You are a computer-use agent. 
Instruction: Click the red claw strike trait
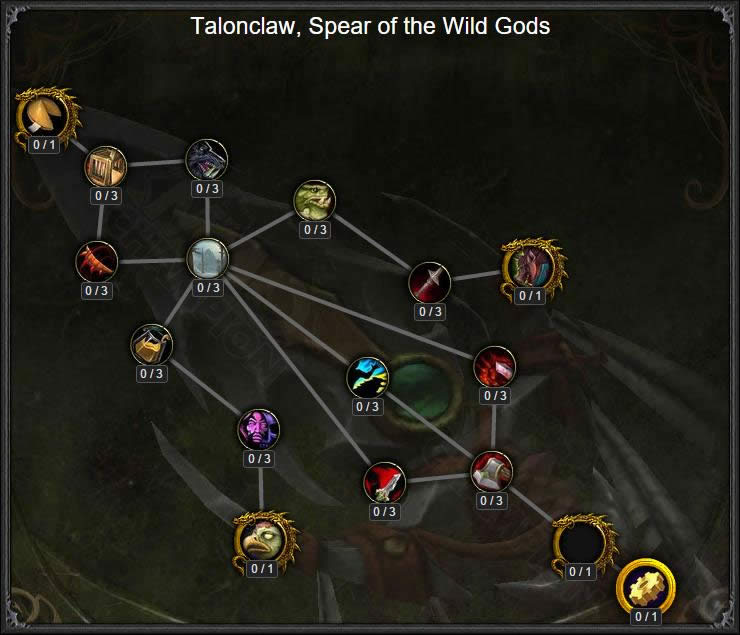click(x=494, y=367)
